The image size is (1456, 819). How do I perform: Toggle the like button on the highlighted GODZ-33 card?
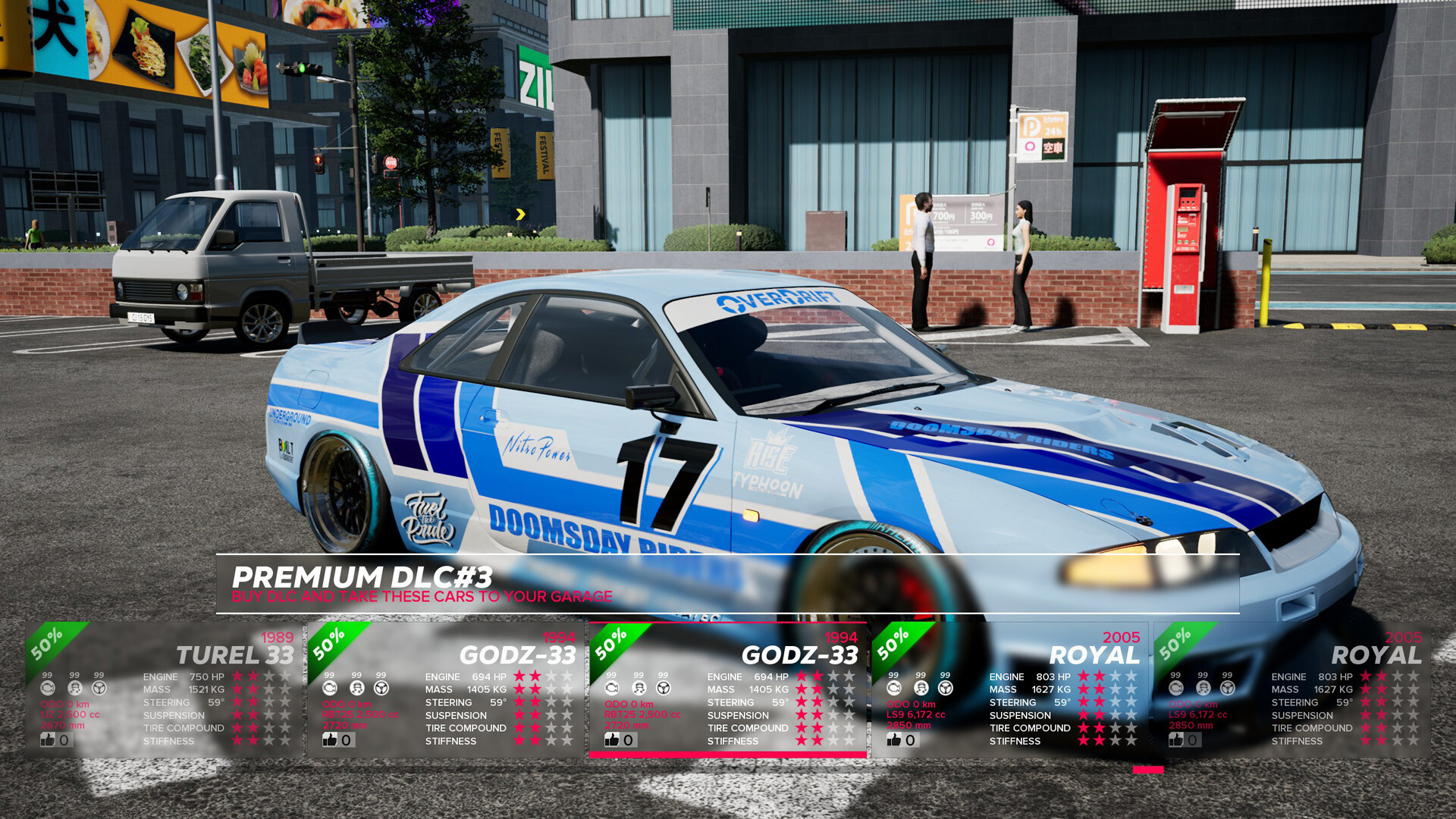point(614,739)
